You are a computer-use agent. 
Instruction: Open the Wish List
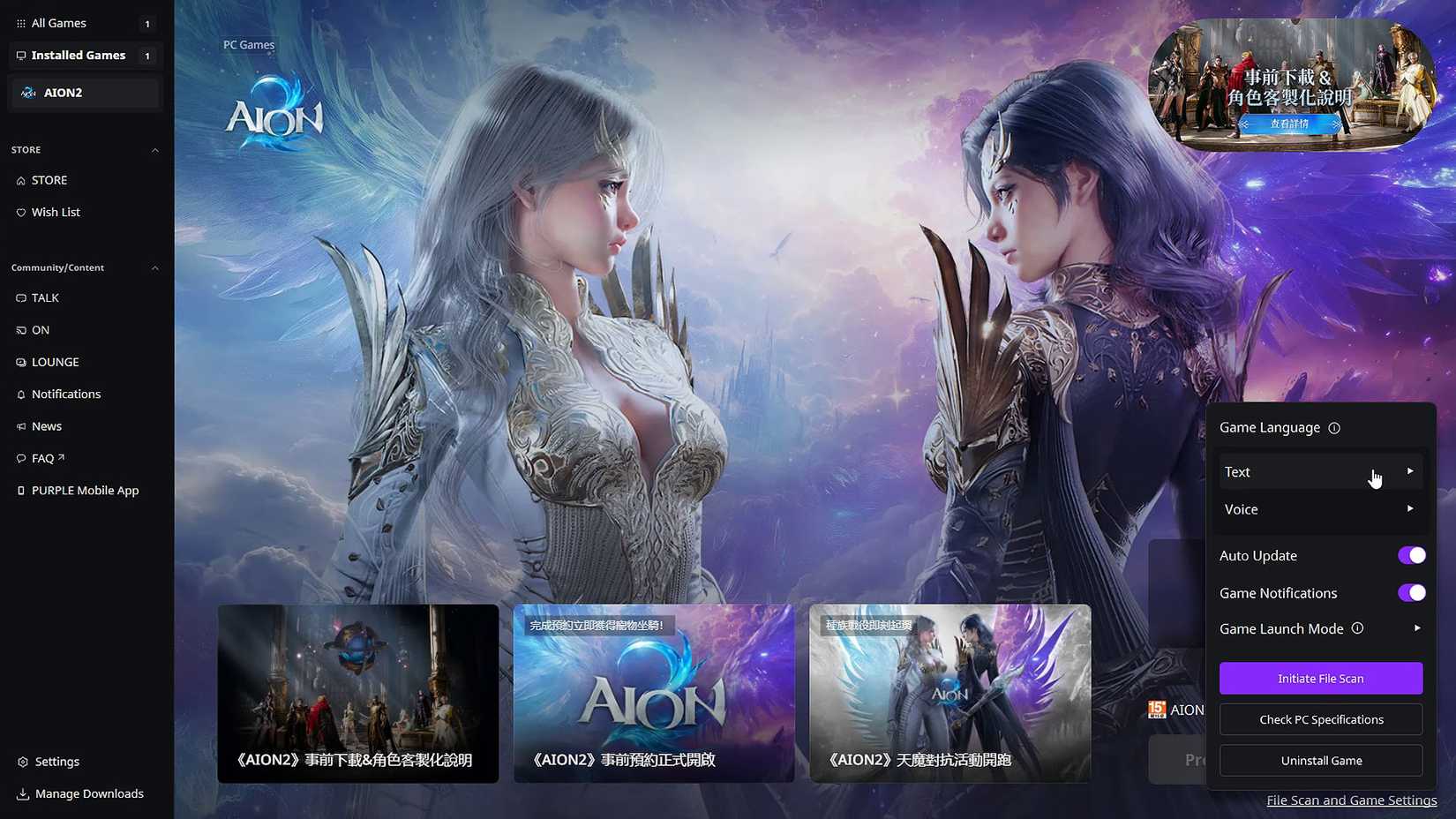(56, 212)
